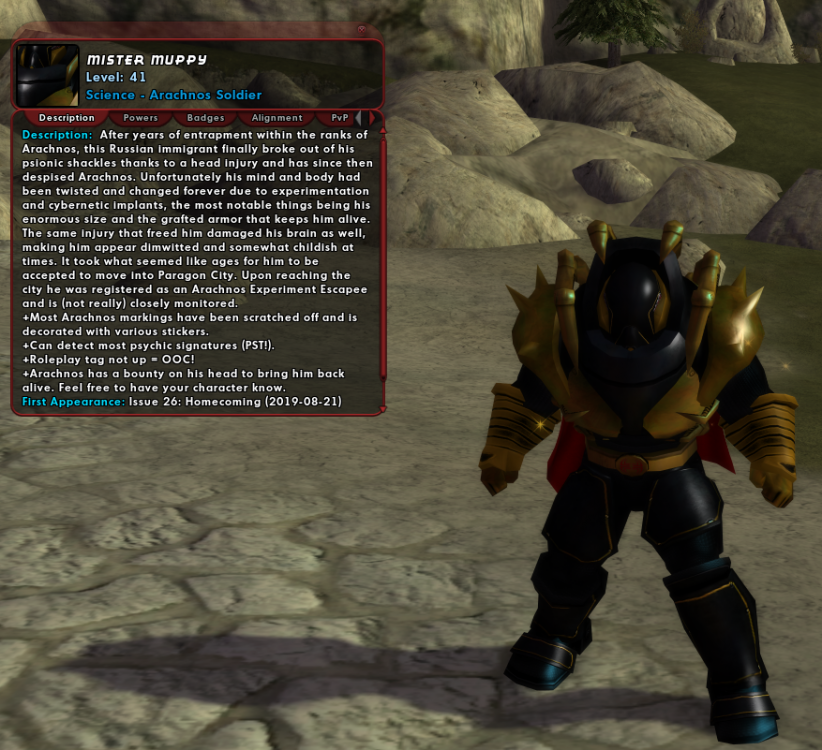Click the right arrow to show more tabs

pyautogui.click(x=371, y=118)
